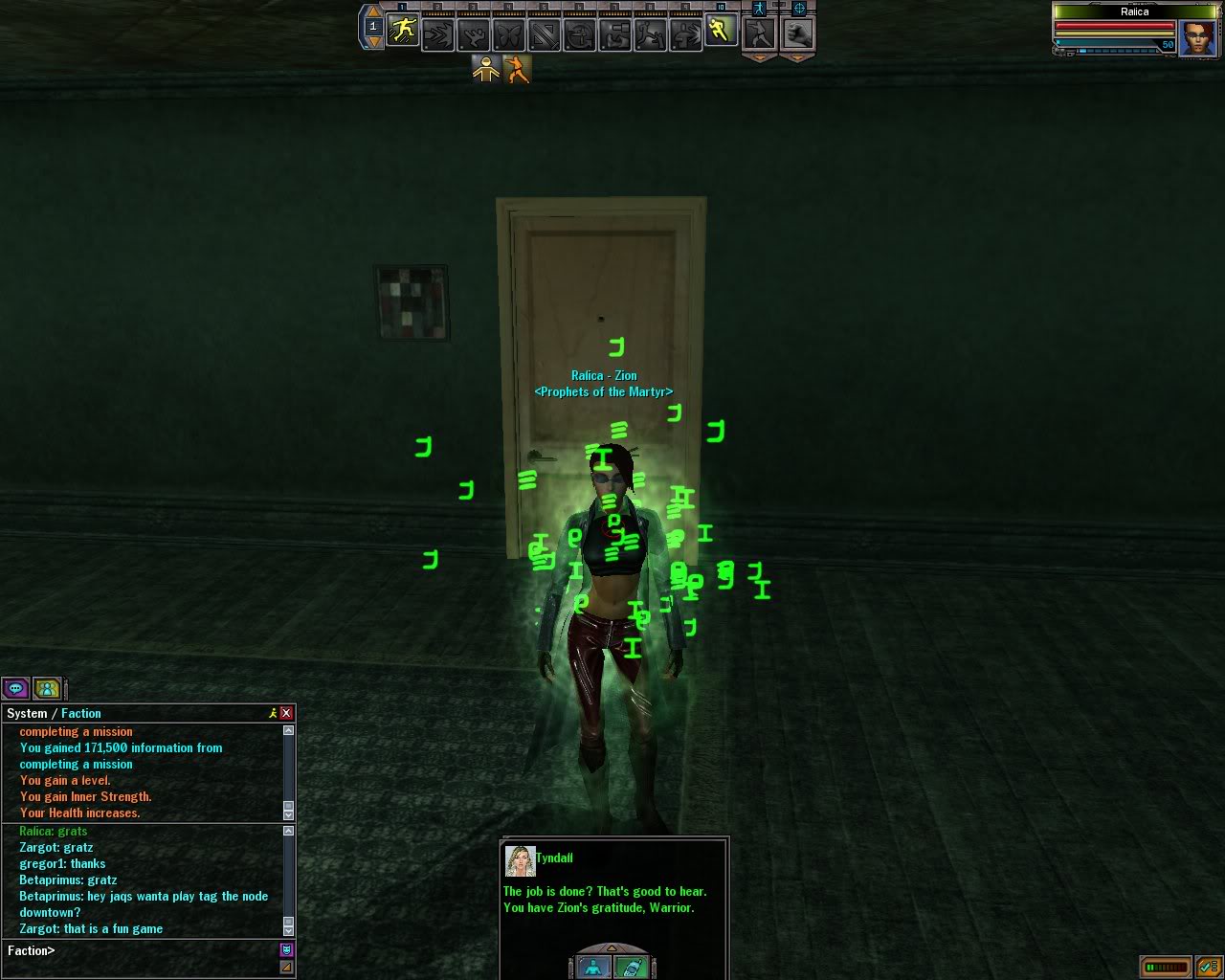The height and width of the screenshot is (980, 1225).
Task: Select the grey clenched fist icon
Action: click(x=798, y=34)
